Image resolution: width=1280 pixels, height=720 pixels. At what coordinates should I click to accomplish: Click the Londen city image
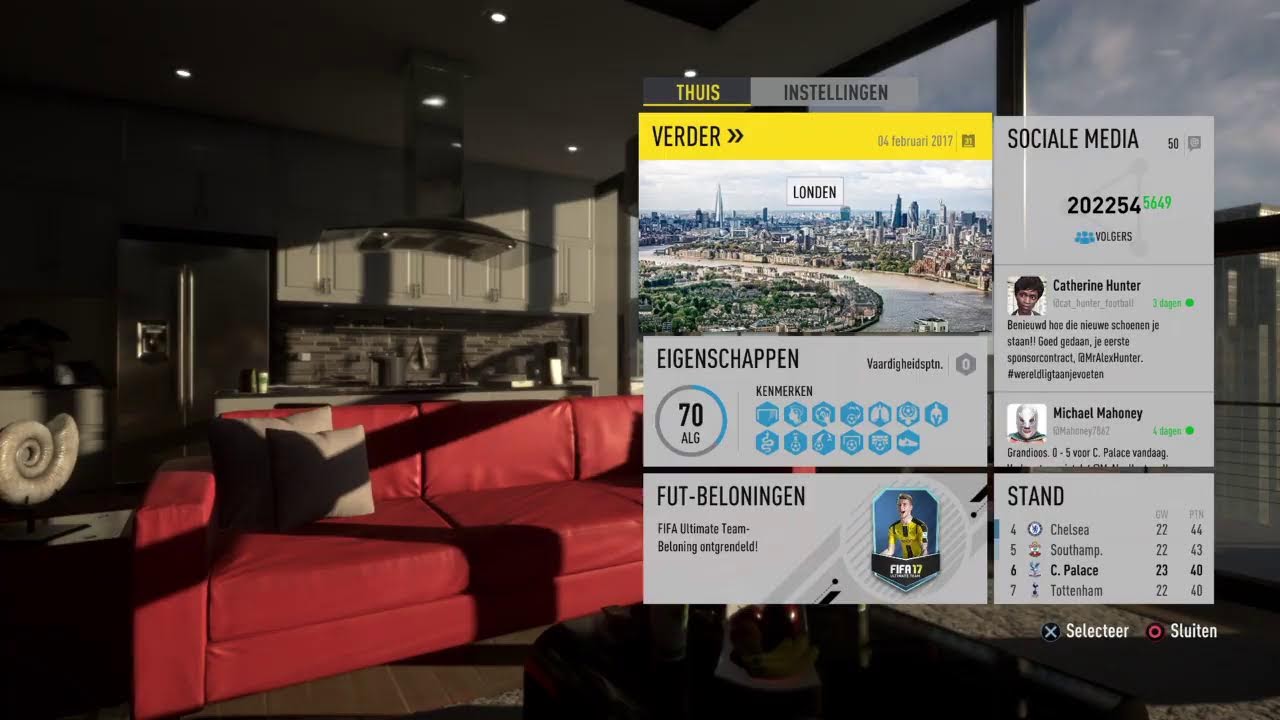coord(815,250)
